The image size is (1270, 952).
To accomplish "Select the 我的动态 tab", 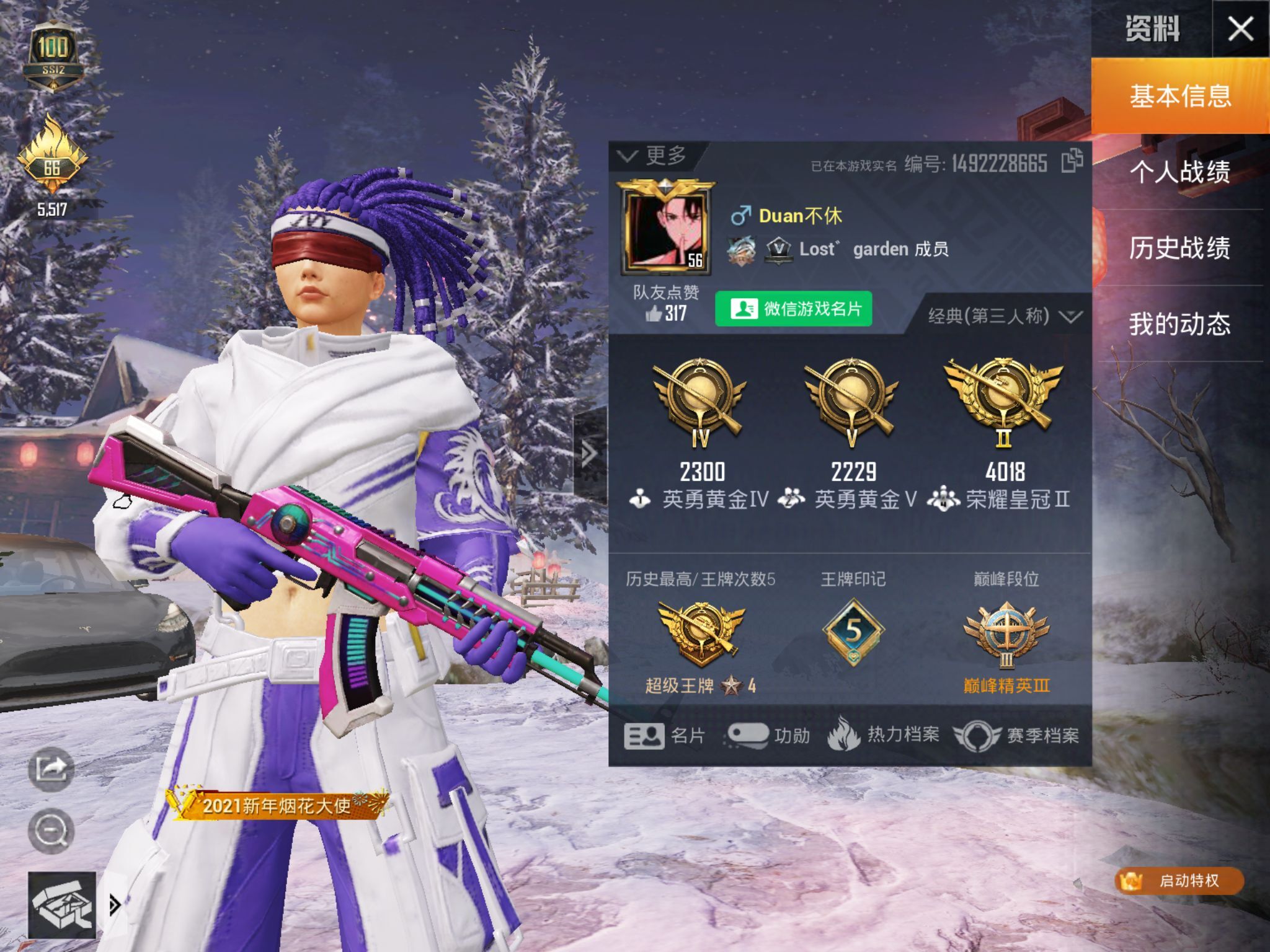I will pos(1179,324).
